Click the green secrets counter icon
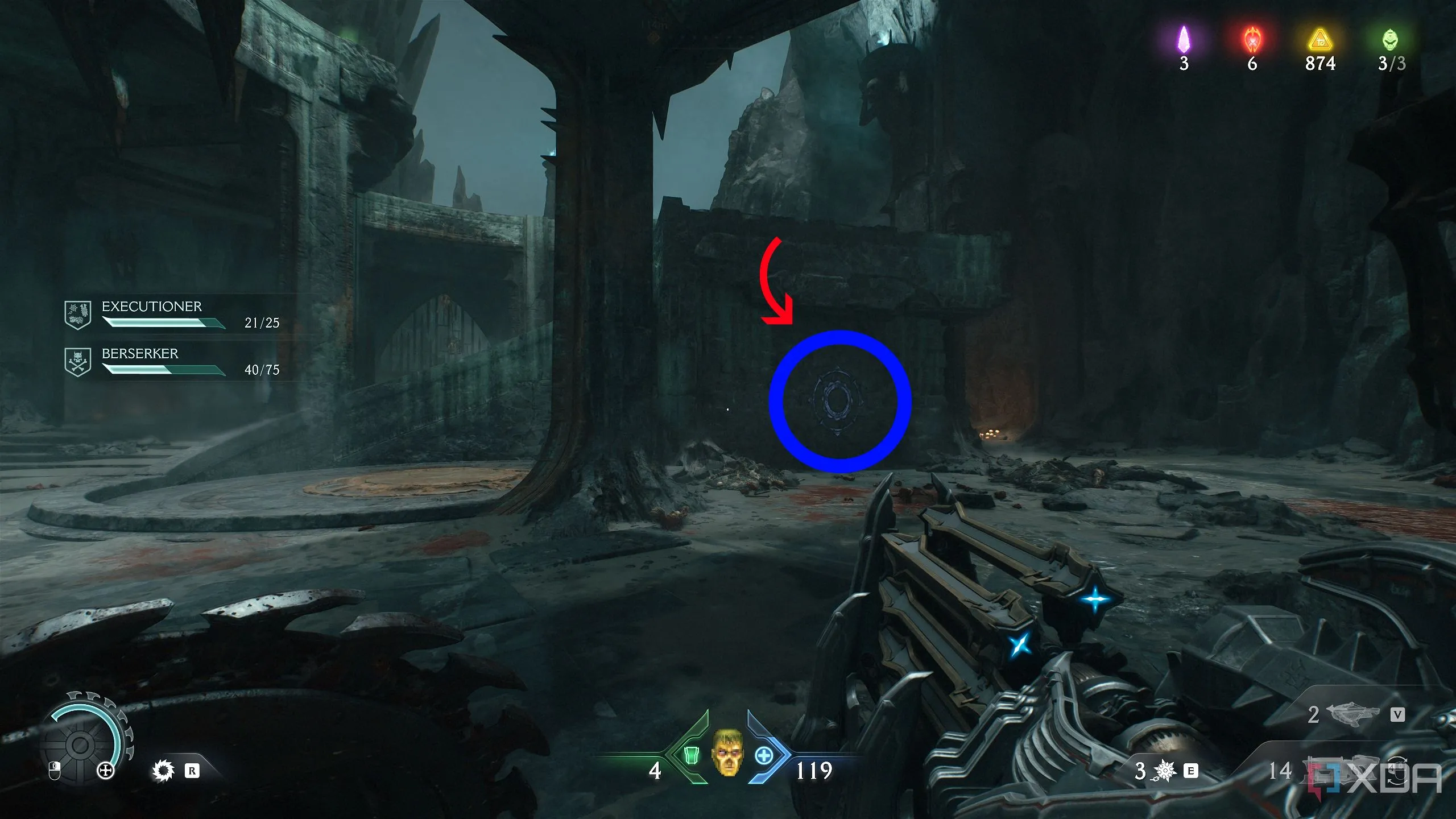 pos(1389,40)
